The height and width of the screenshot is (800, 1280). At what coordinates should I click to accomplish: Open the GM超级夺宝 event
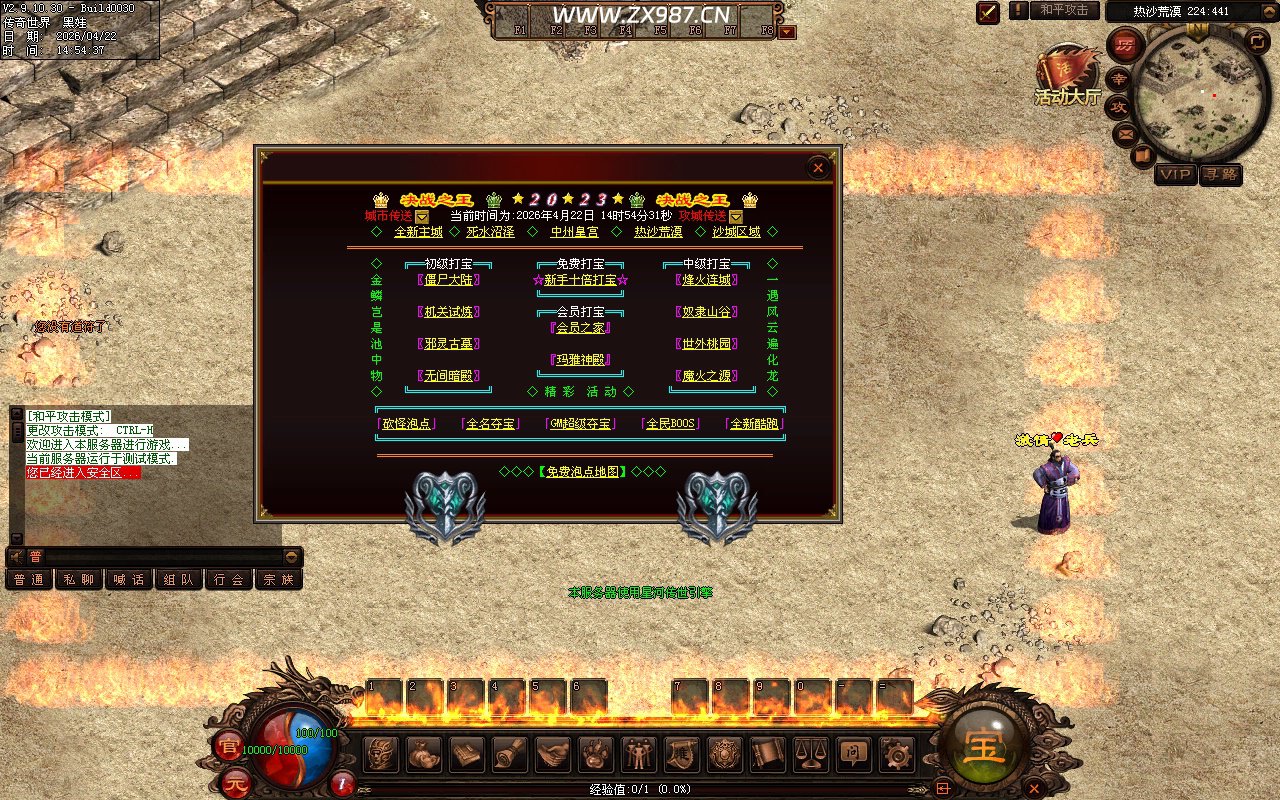578,424
